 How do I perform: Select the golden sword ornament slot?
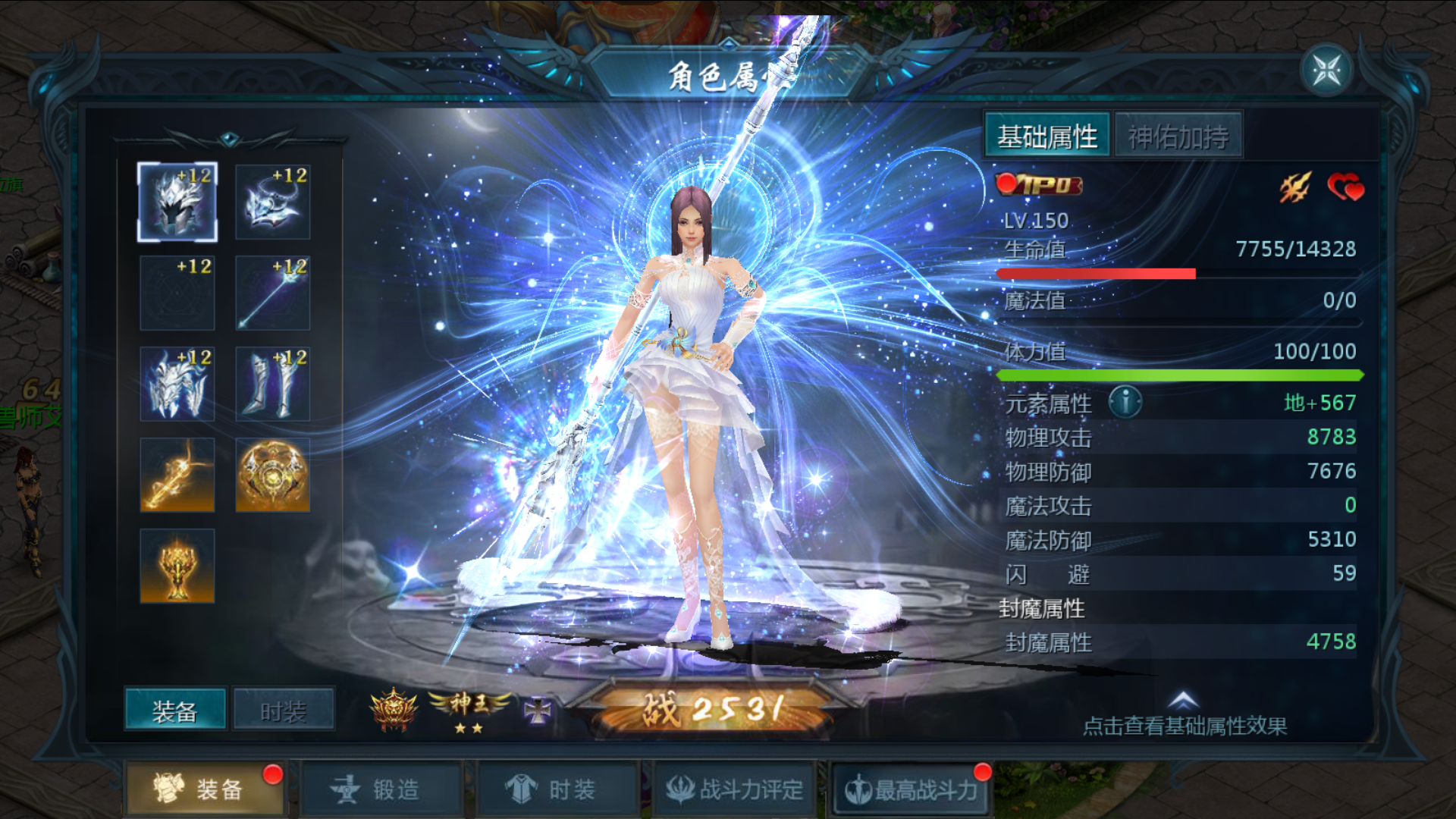[x=177, y=475]
